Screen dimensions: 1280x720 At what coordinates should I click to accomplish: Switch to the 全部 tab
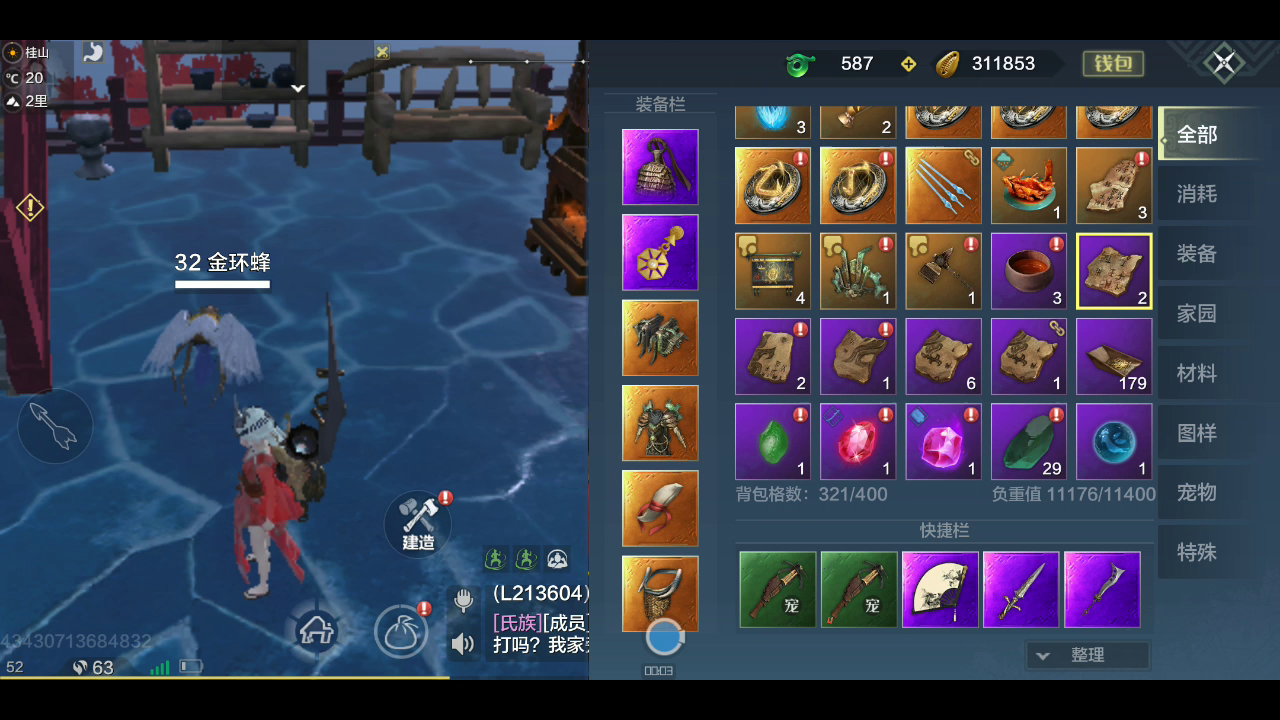pos(1197,134)
